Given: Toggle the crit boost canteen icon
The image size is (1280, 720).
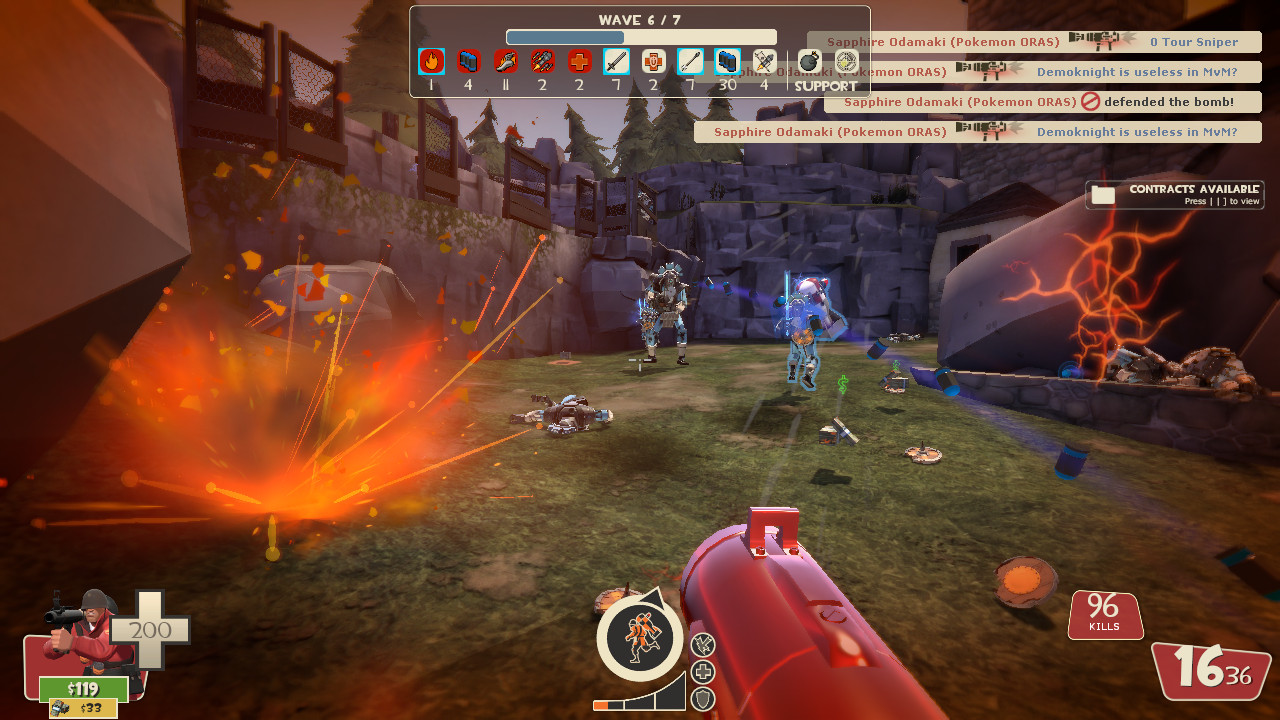Looking at the screenshot, I should click(701, 644).
